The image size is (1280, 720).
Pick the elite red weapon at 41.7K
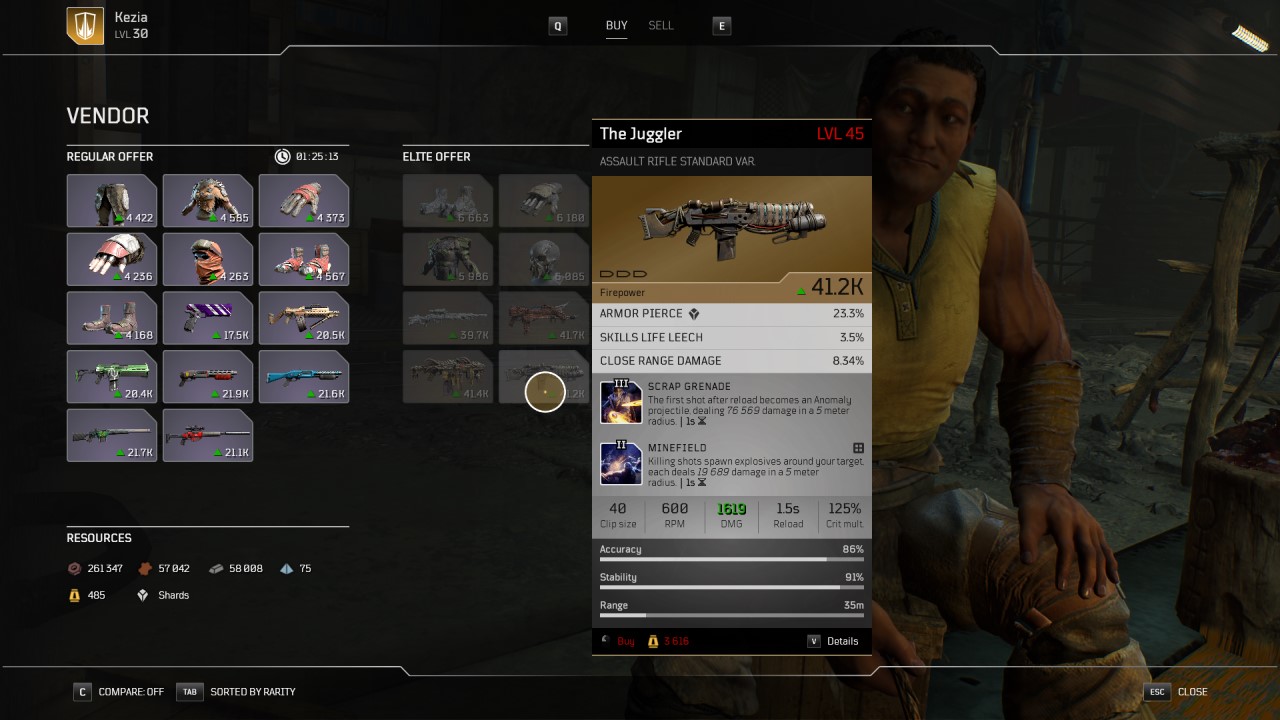543,318
